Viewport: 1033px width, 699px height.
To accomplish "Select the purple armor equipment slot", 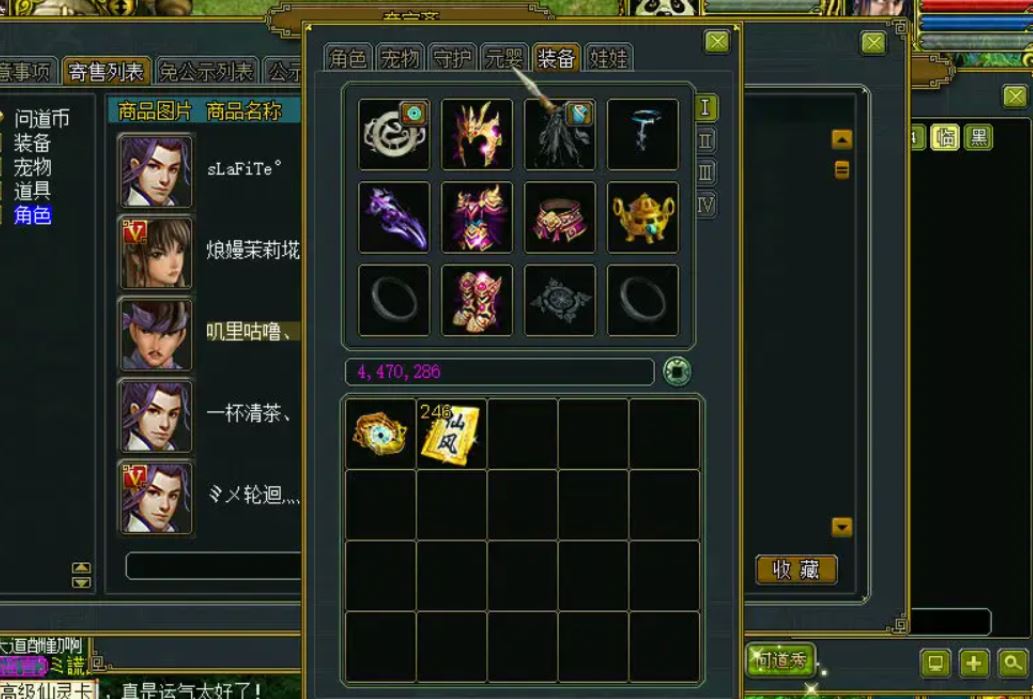I will [477, 217].
